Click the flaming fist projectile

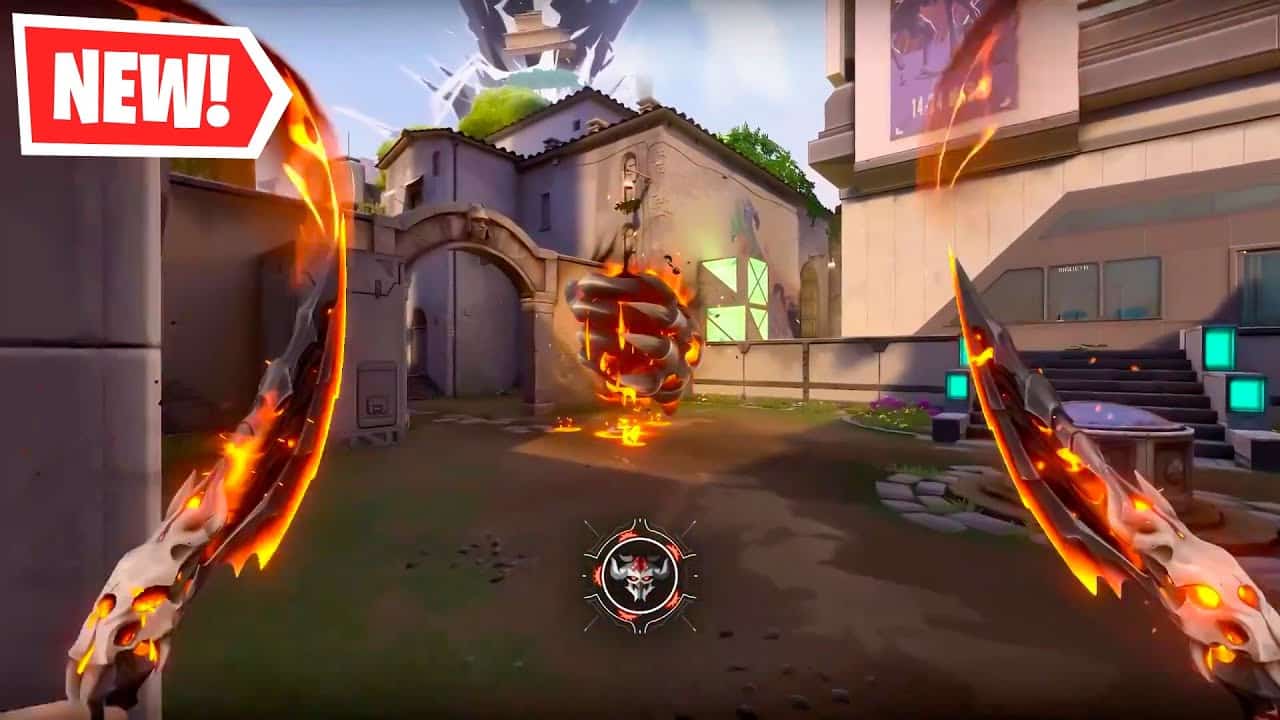click(x=633, y=330)
